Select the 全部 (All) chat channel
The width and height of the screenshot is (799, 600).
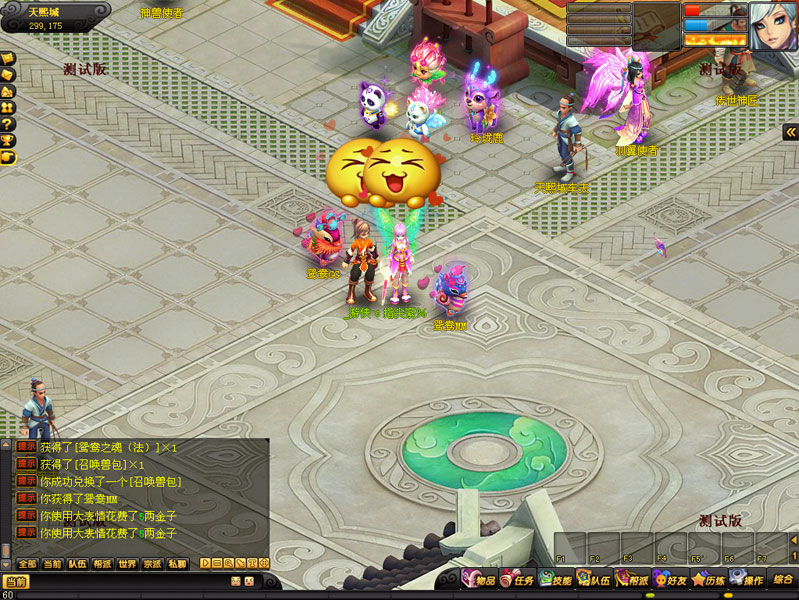[27, 564]
